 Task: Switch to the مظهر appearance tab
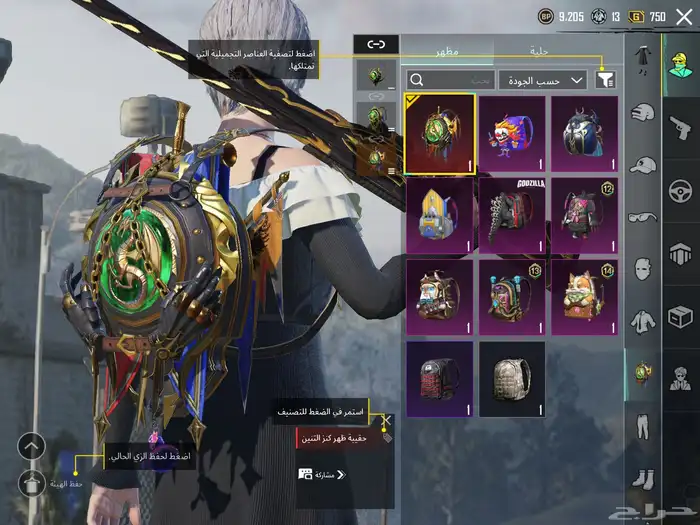[x=446, y=50]
